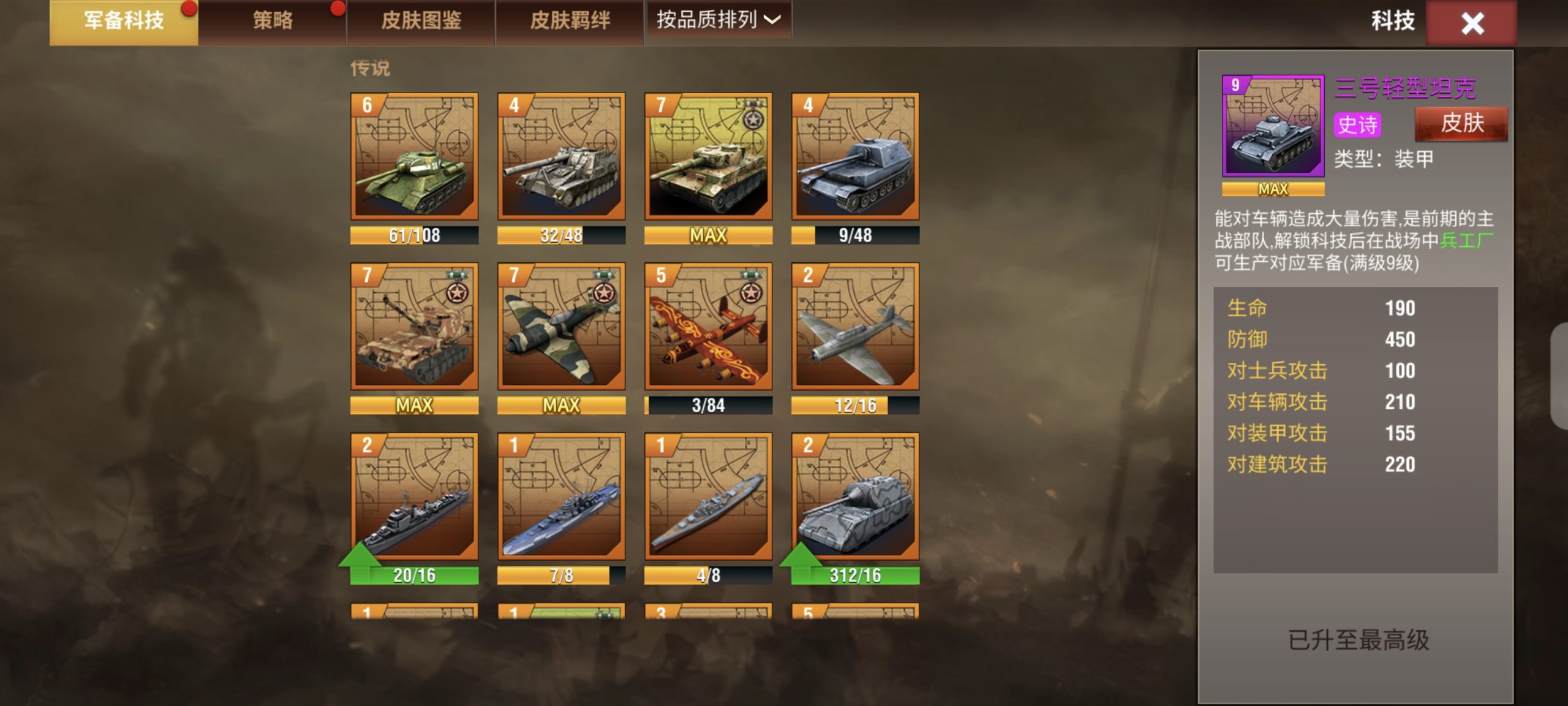Open the 按品质排列 sort dropdown

(x=718, y=20)
